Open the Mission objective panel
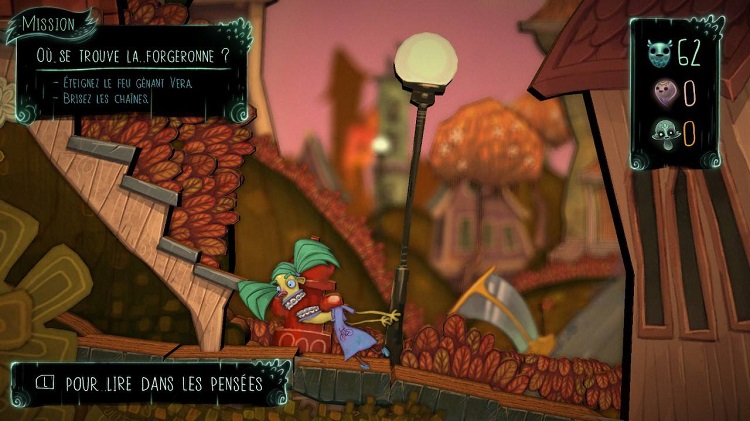The height and width of the screenshot is (421, 750). 48,22
